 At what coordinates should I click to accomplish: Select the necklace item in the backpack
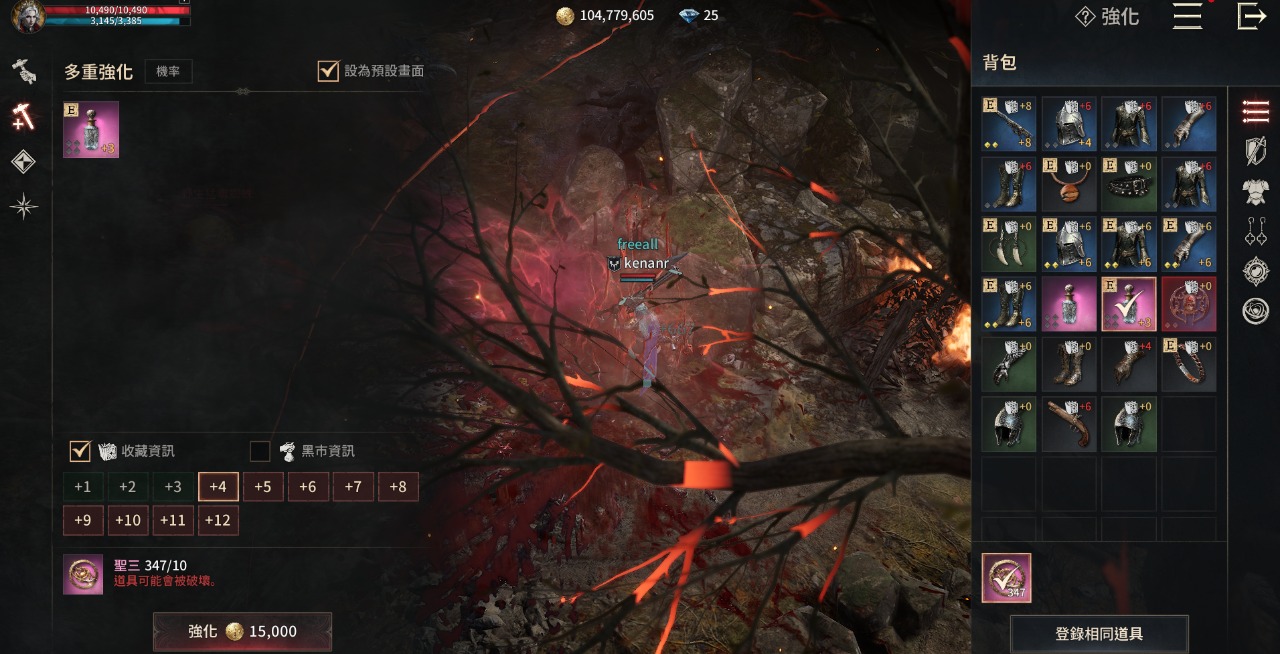tap(1069, 184)
